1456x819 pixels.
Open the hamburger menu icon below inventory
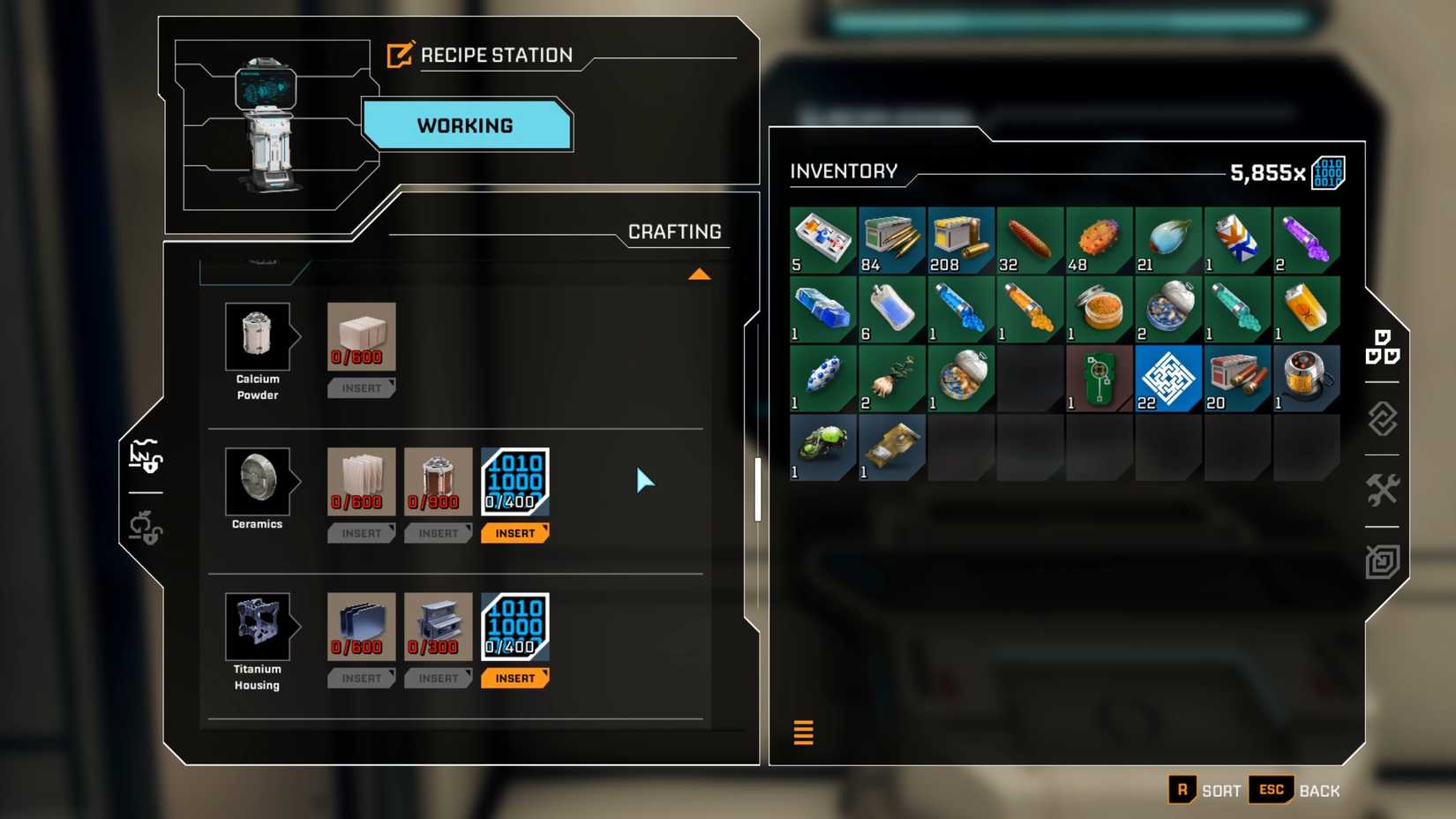pos(803,733)
